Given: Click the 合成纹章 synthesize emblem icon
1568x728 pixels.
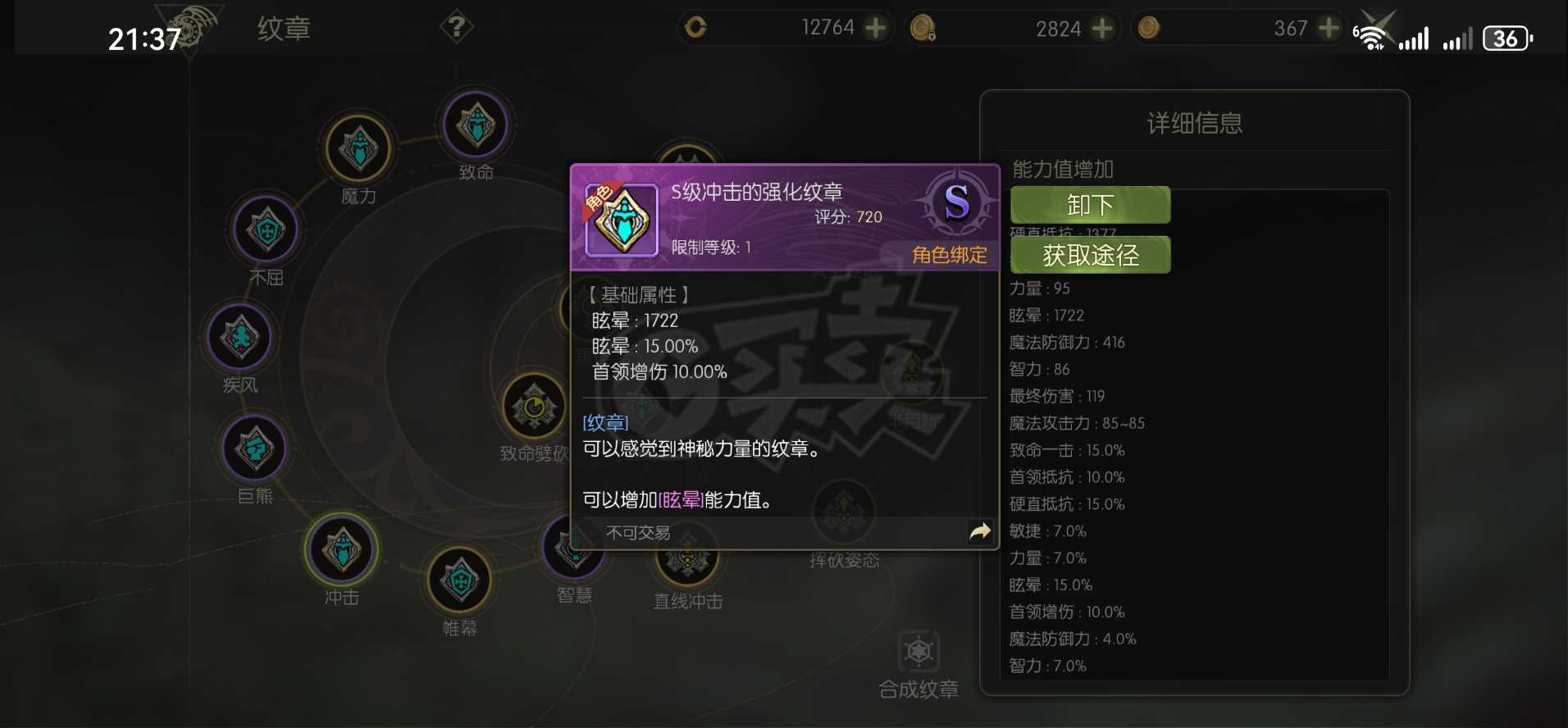Looking at the screenshot, I should point(920,652).
